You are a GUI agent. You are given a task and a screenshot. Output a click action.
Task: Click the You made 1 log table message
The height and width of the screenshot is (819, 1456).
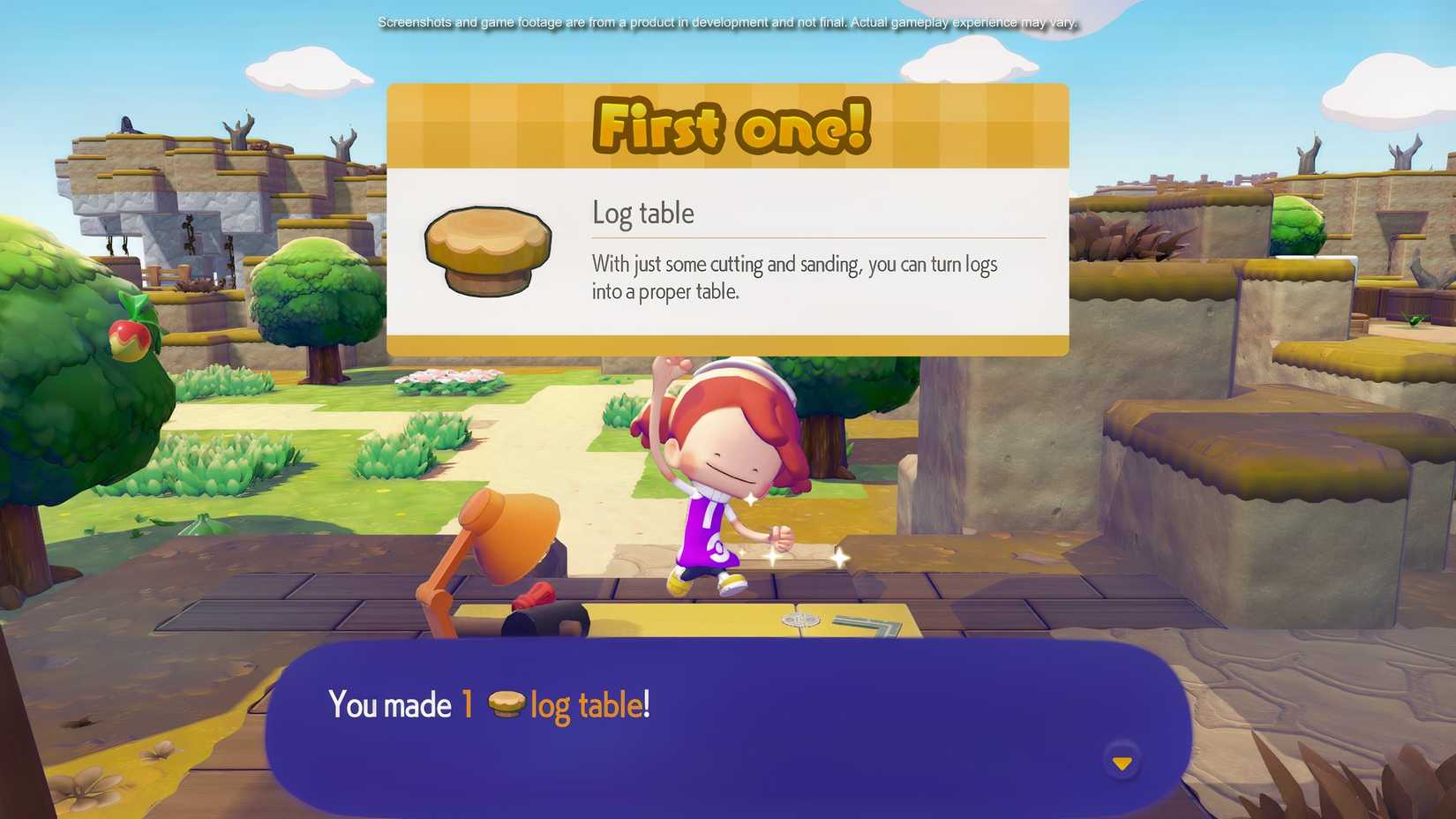click(x=490, y=704)
